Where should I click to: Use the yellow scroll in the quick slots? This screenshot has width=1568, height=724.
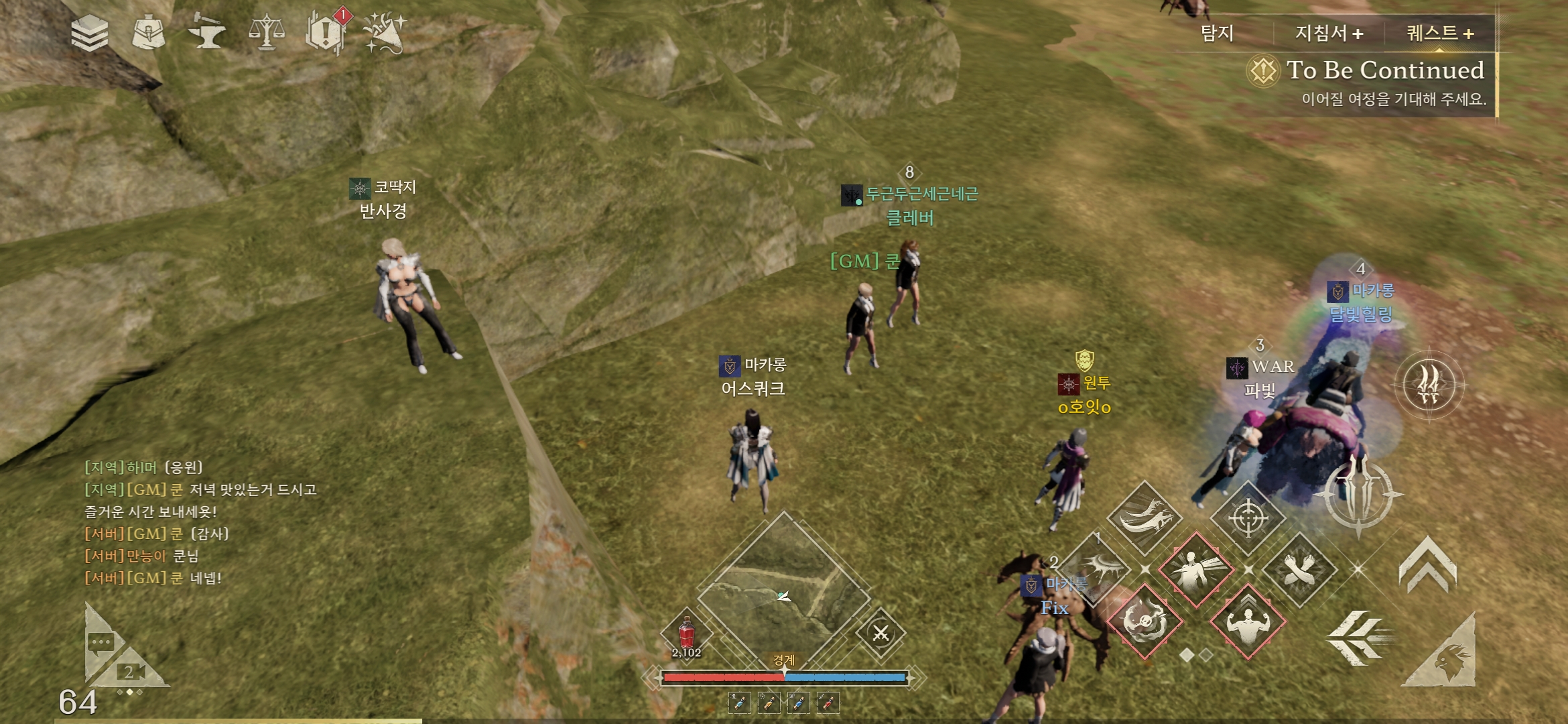click(769, 703)
